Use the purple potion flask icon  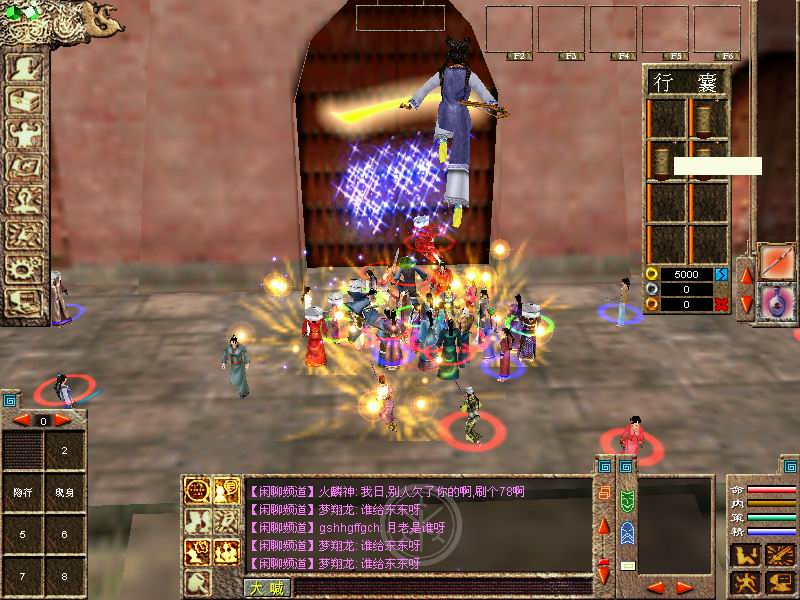point(775,303)
